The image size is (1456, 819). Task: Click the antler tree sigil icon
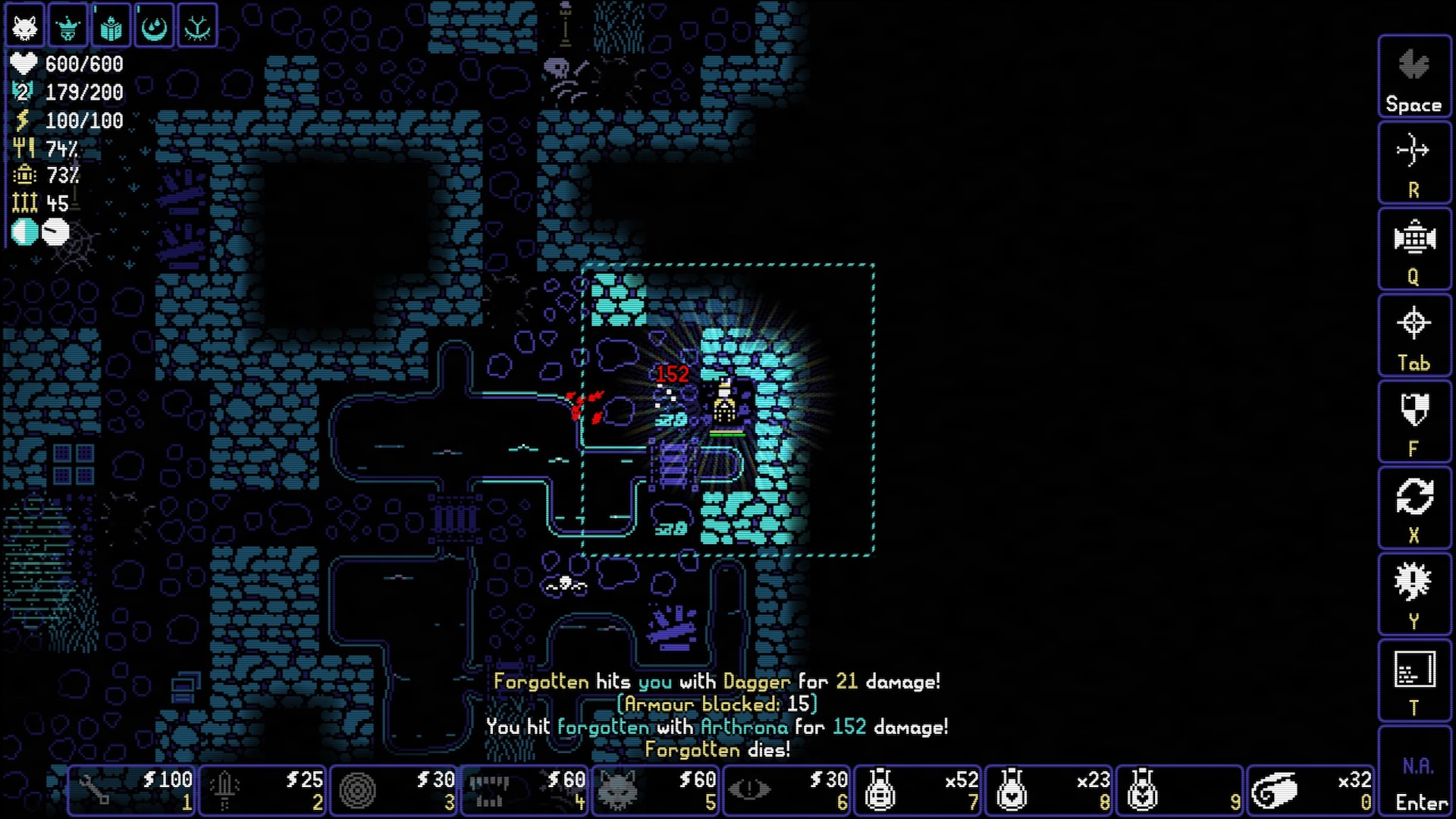198,27
